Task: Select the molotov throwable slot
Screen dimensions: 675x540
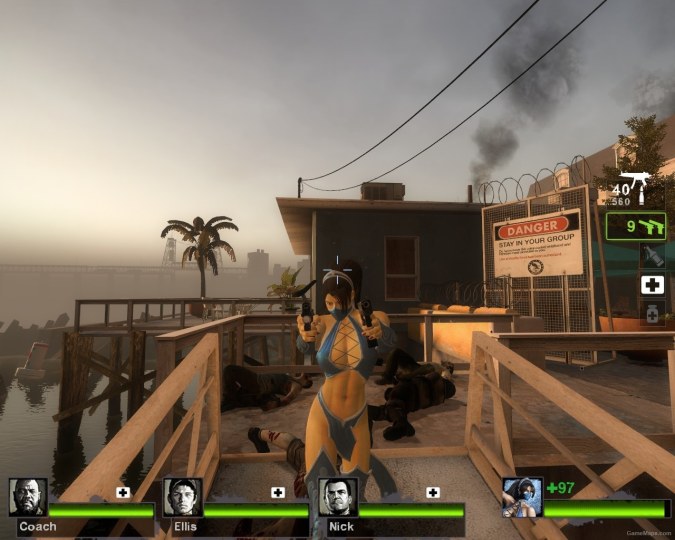Action: [x=652, y=256]
